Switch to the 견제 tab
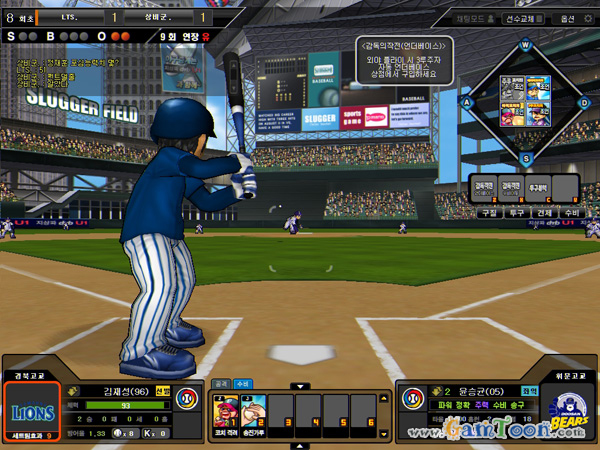This screenshot has height=450, width=600. click(543, 213)
